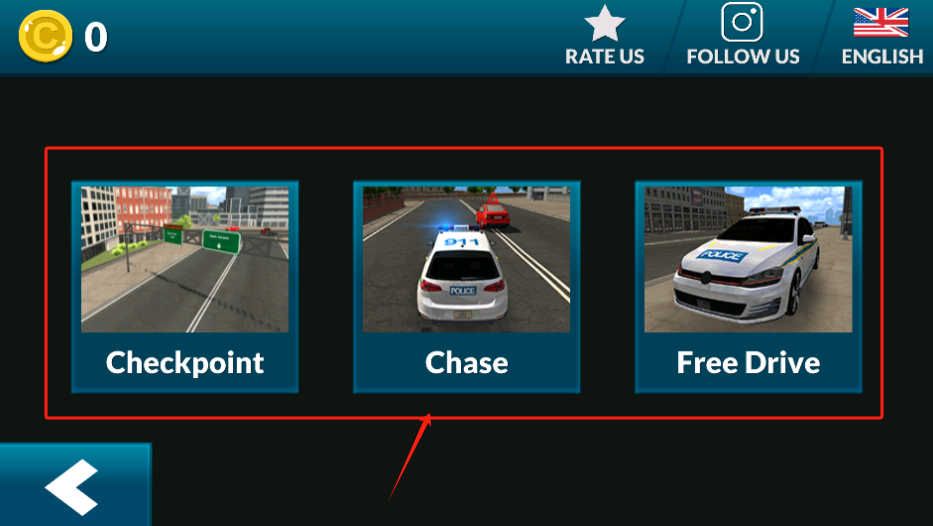Go back with the arrow button
The image size is (933, 526).
74,487
